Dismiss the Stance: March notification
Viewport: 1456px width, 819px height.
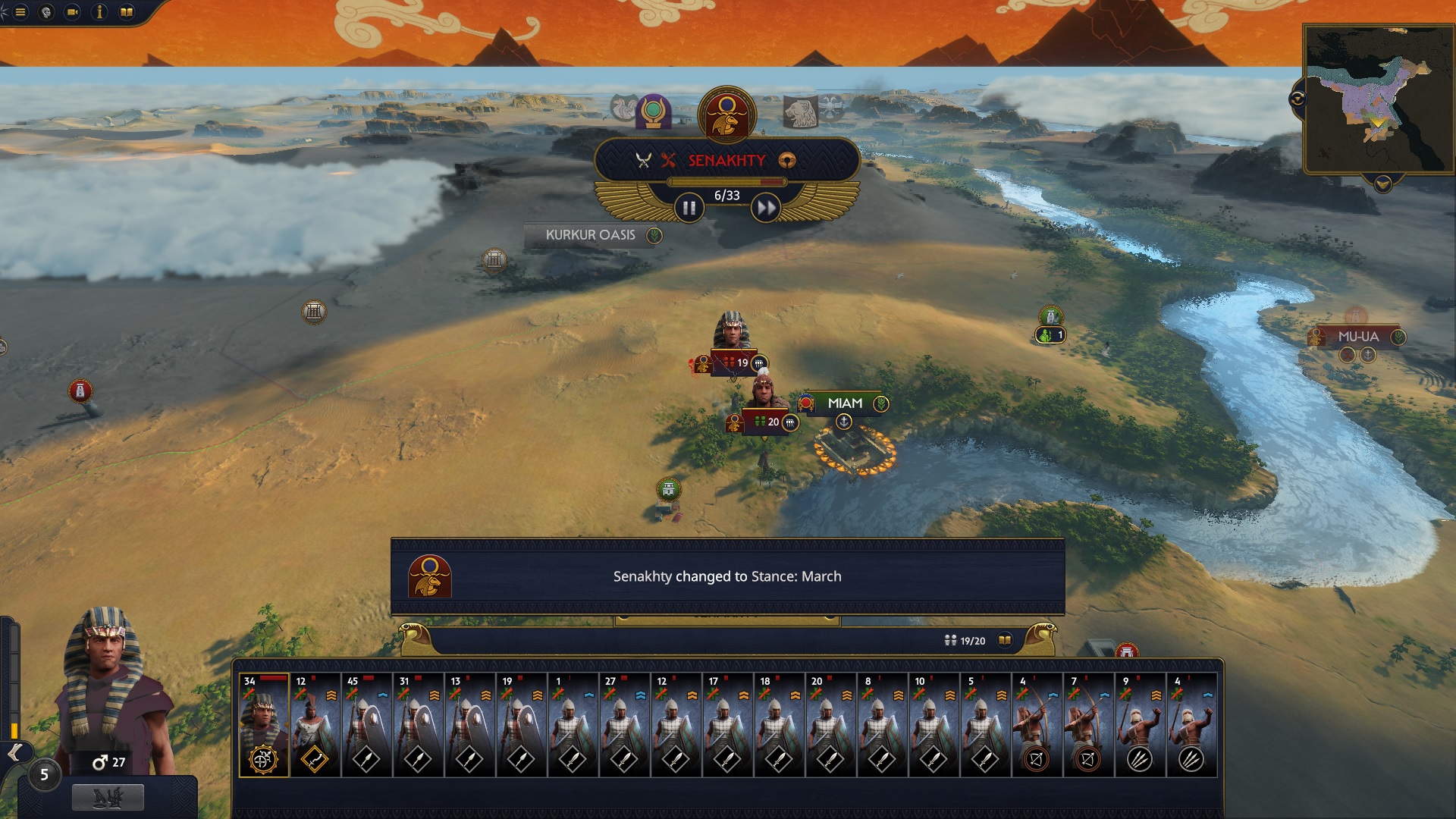pos(726,576)
